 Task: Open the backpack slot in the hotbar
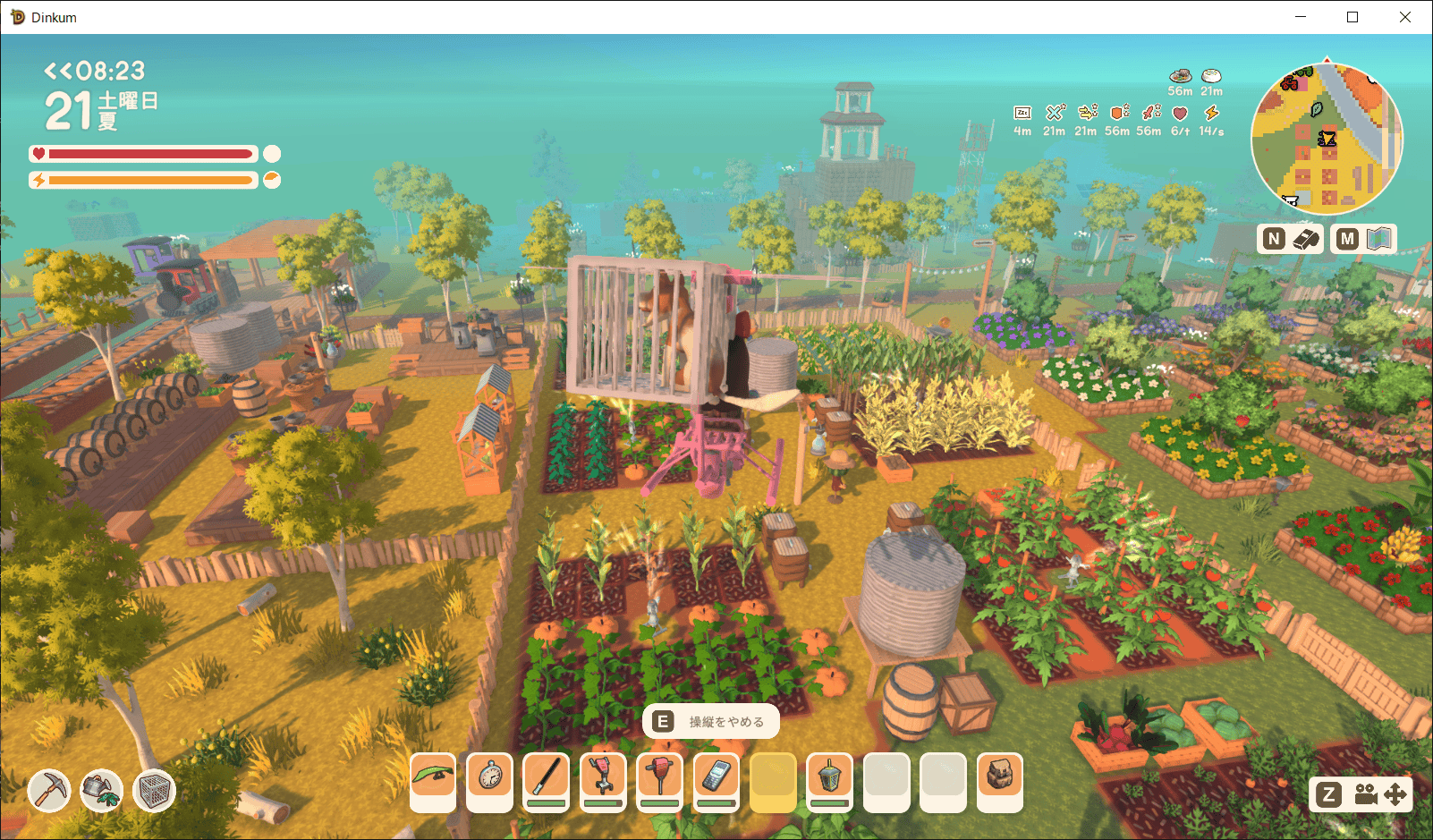(x=999, y=776)
